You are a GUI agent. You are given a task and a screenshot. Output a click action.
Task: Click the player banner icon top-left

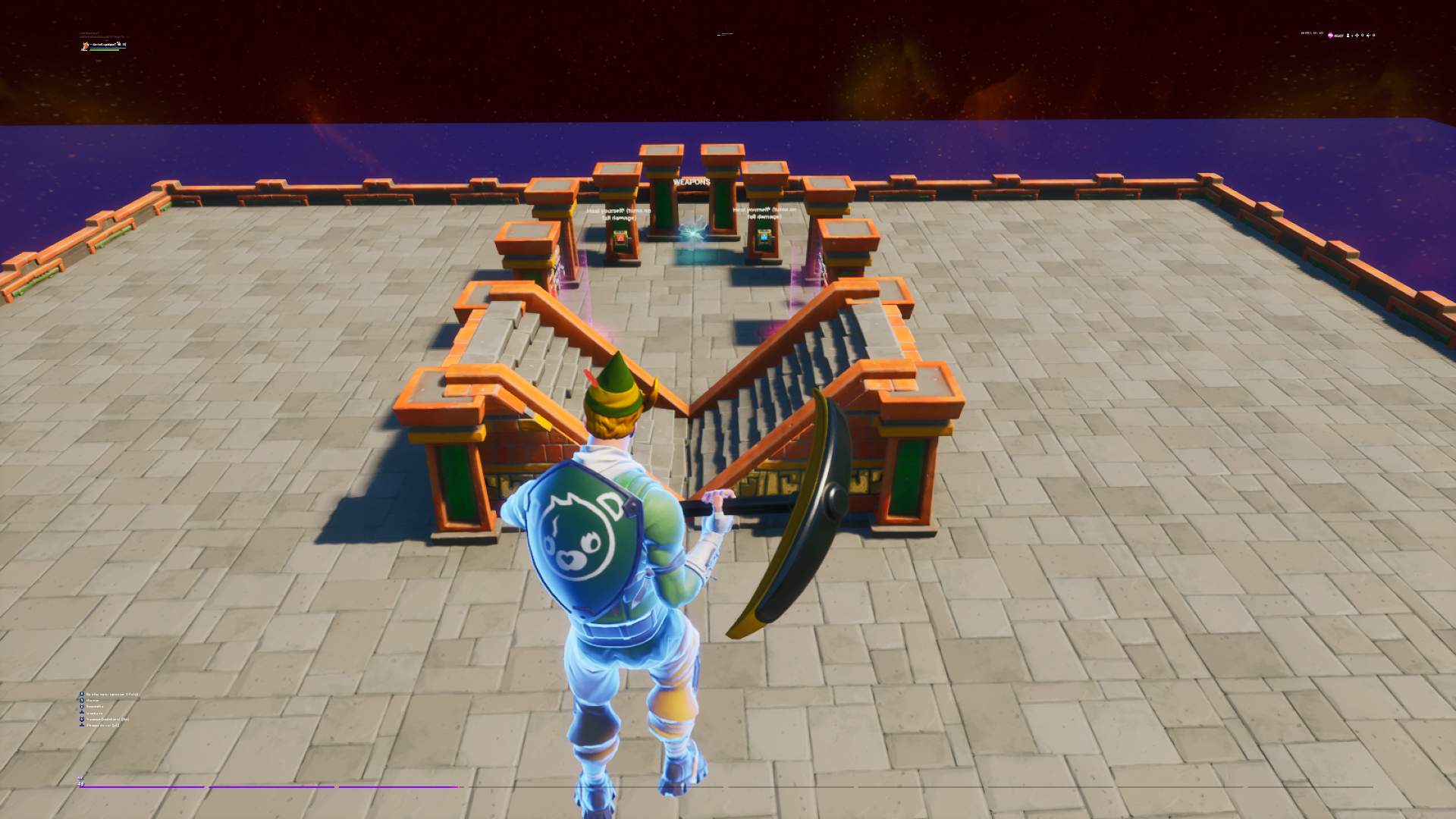(x=85, y=45)
